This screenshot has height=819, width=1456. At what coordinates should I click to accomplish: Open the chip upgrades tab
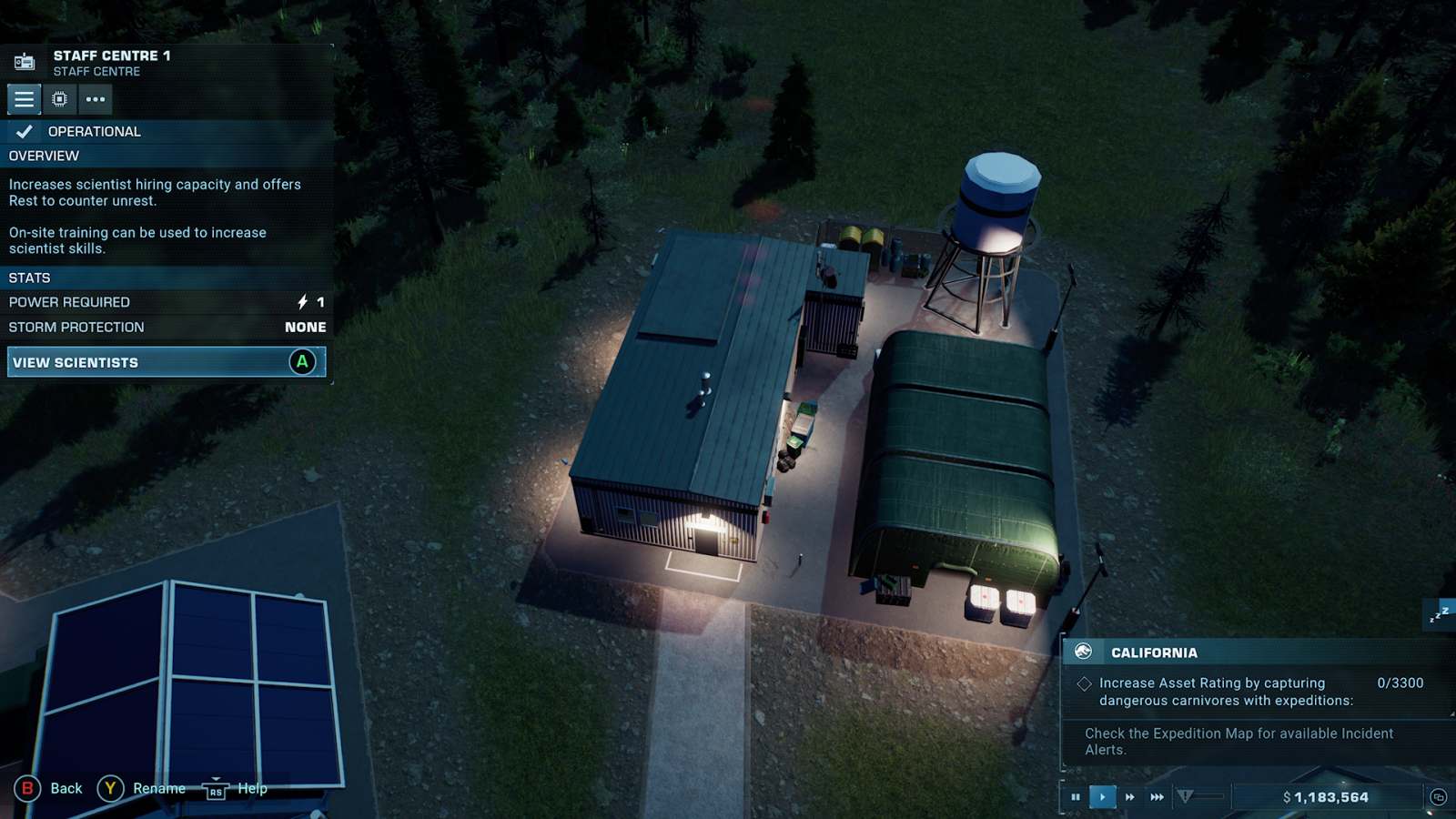[60, 99]
